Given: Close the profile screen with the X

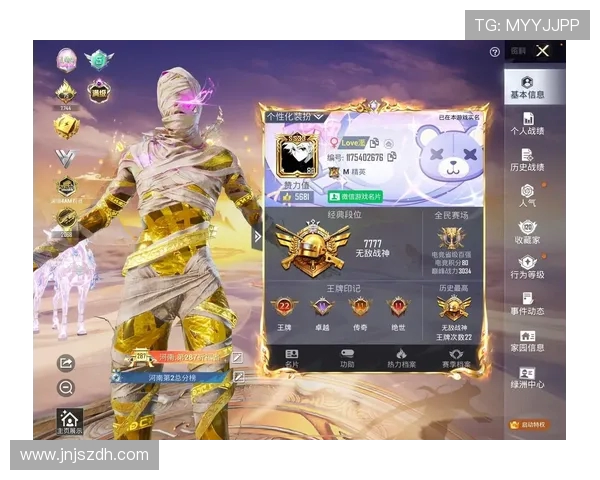Looking at the screenshot, I should click(543, 51).
